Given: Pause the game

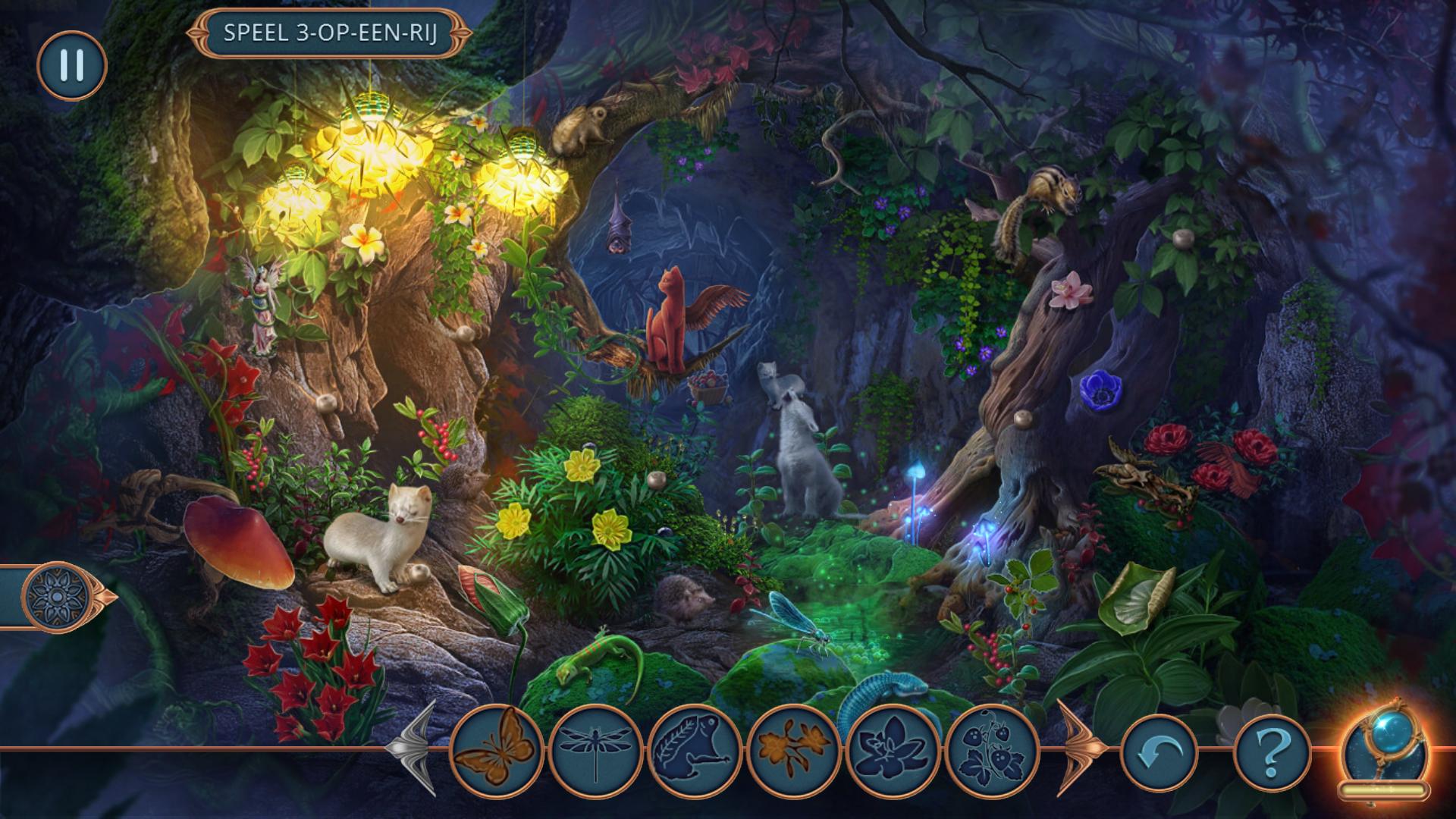Looking at the screenshot, I should click(71, 65).
